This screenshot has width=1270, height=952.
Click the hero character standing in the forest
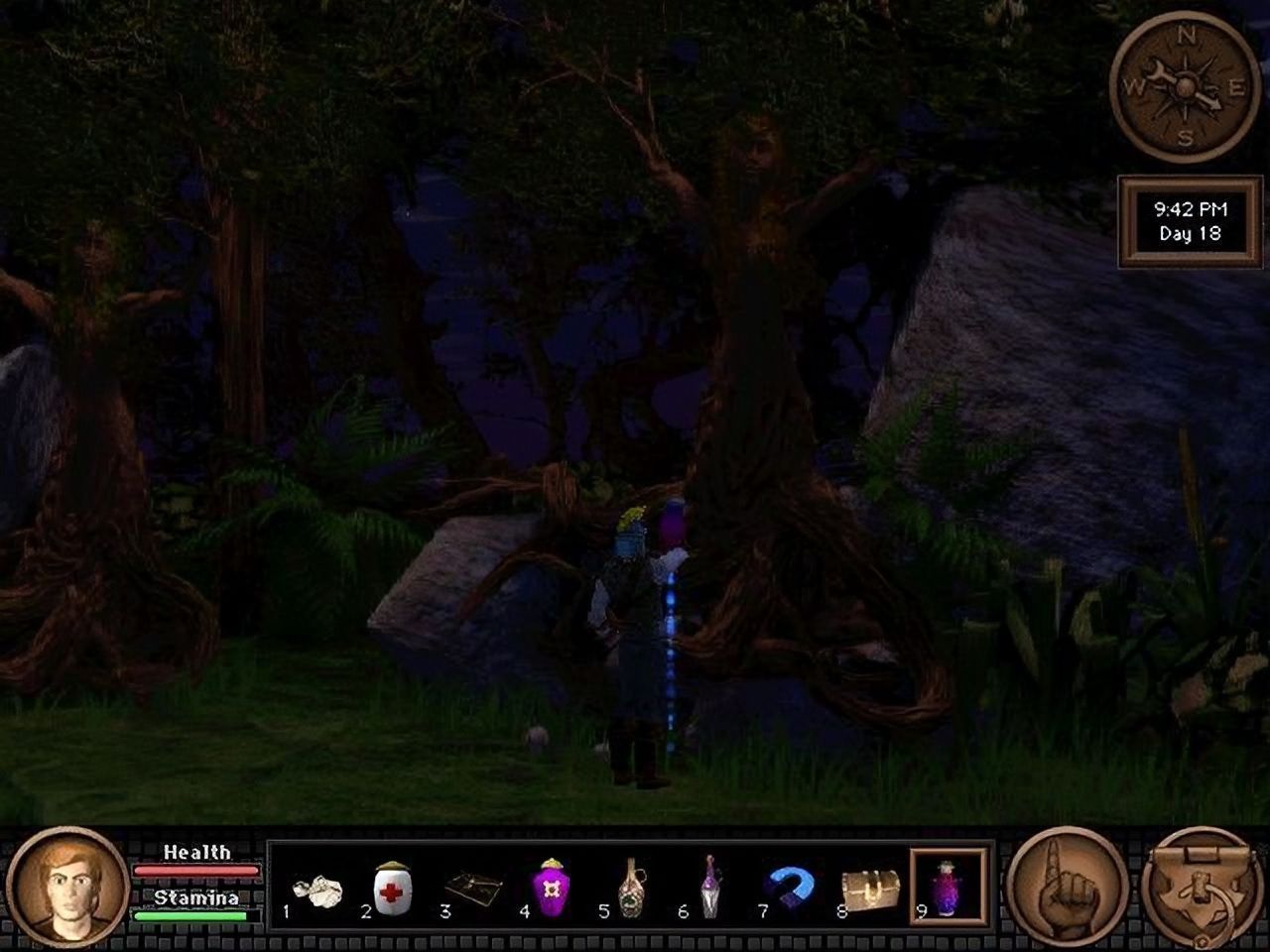coord(635,635)
